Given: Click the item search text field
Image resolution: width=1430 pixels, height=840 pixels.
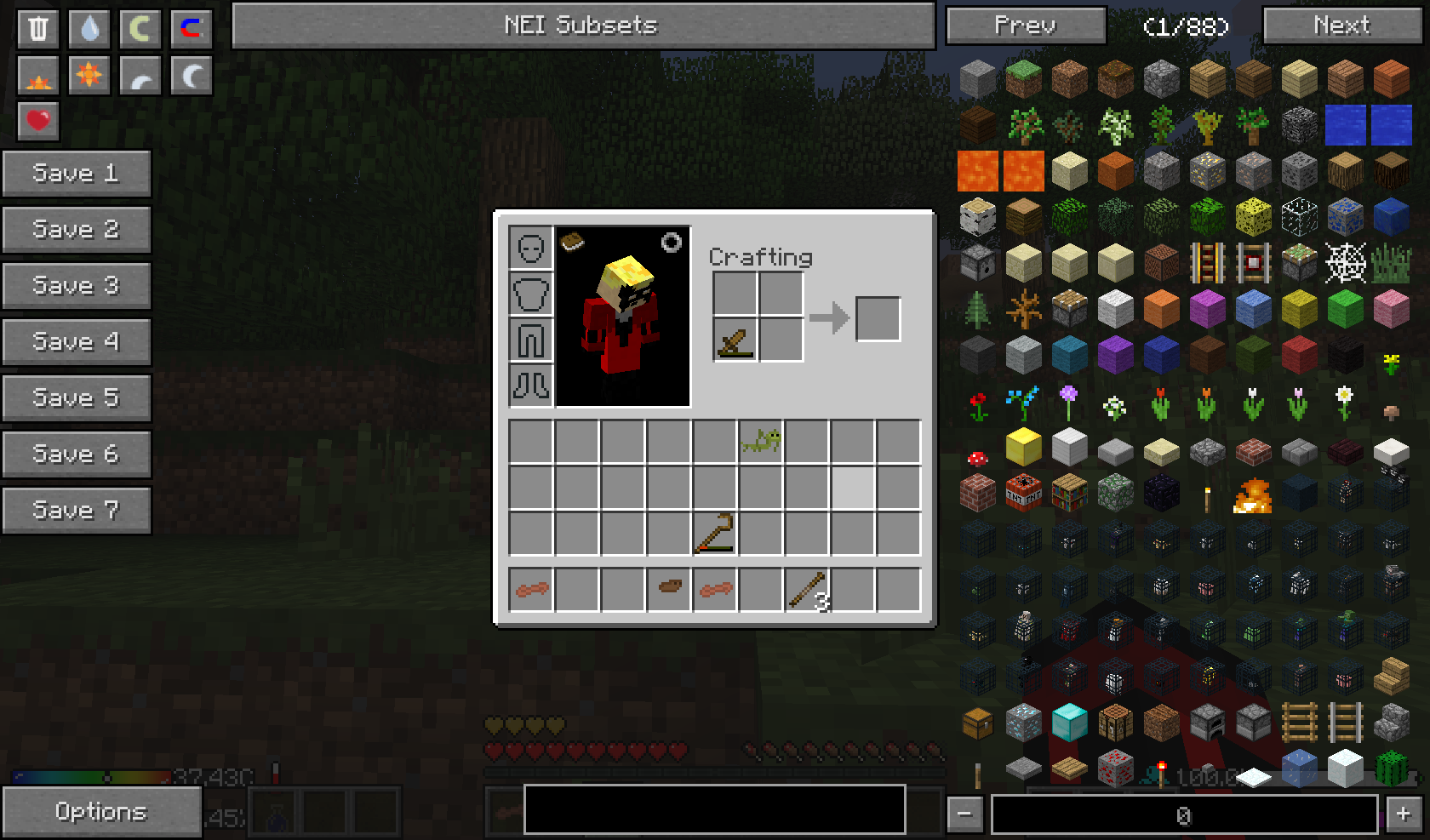Looking at the screenshot, I should [x=714, y=809].
